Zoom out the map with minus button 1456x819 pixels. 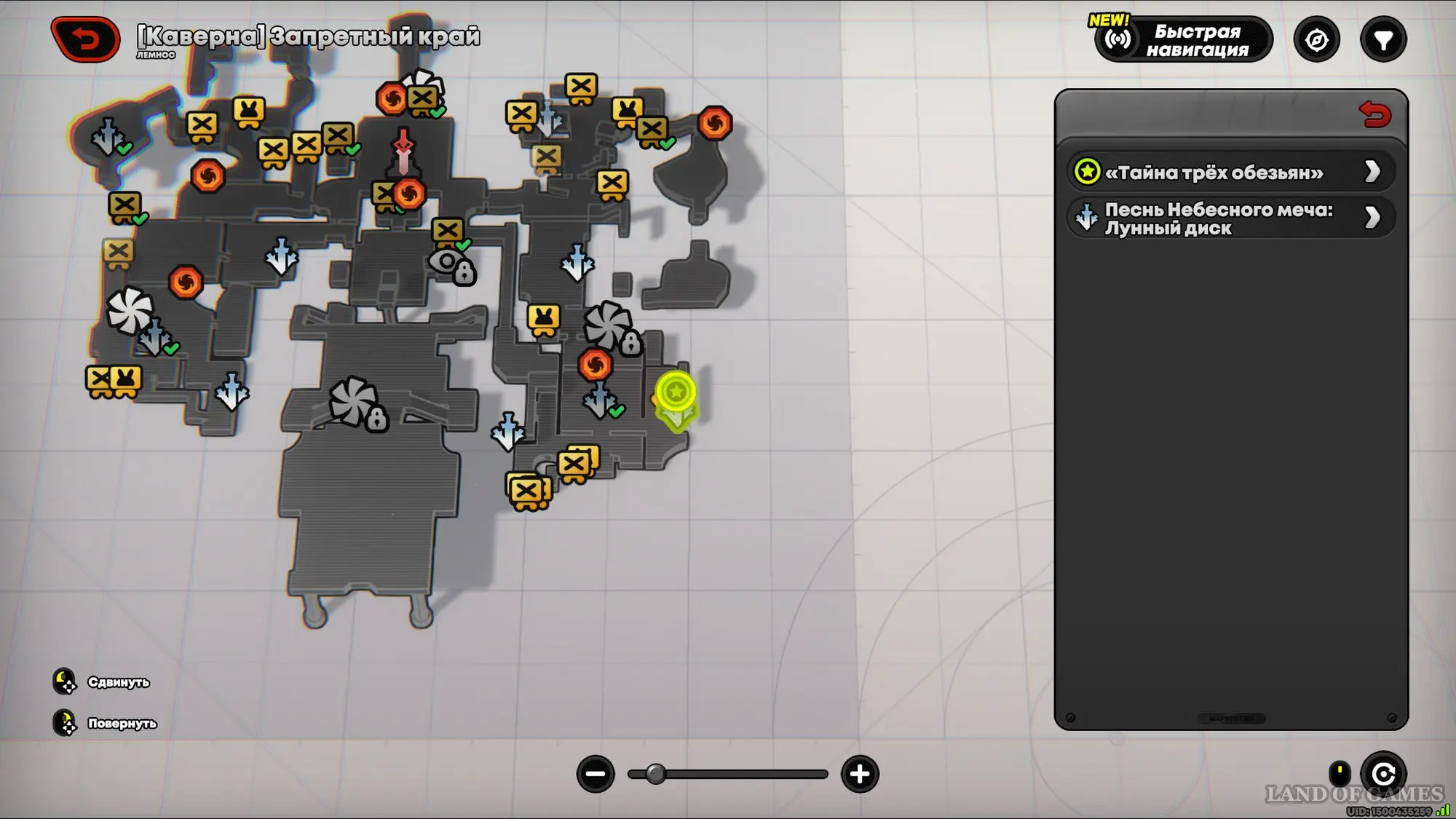click(x=596, y=774)
